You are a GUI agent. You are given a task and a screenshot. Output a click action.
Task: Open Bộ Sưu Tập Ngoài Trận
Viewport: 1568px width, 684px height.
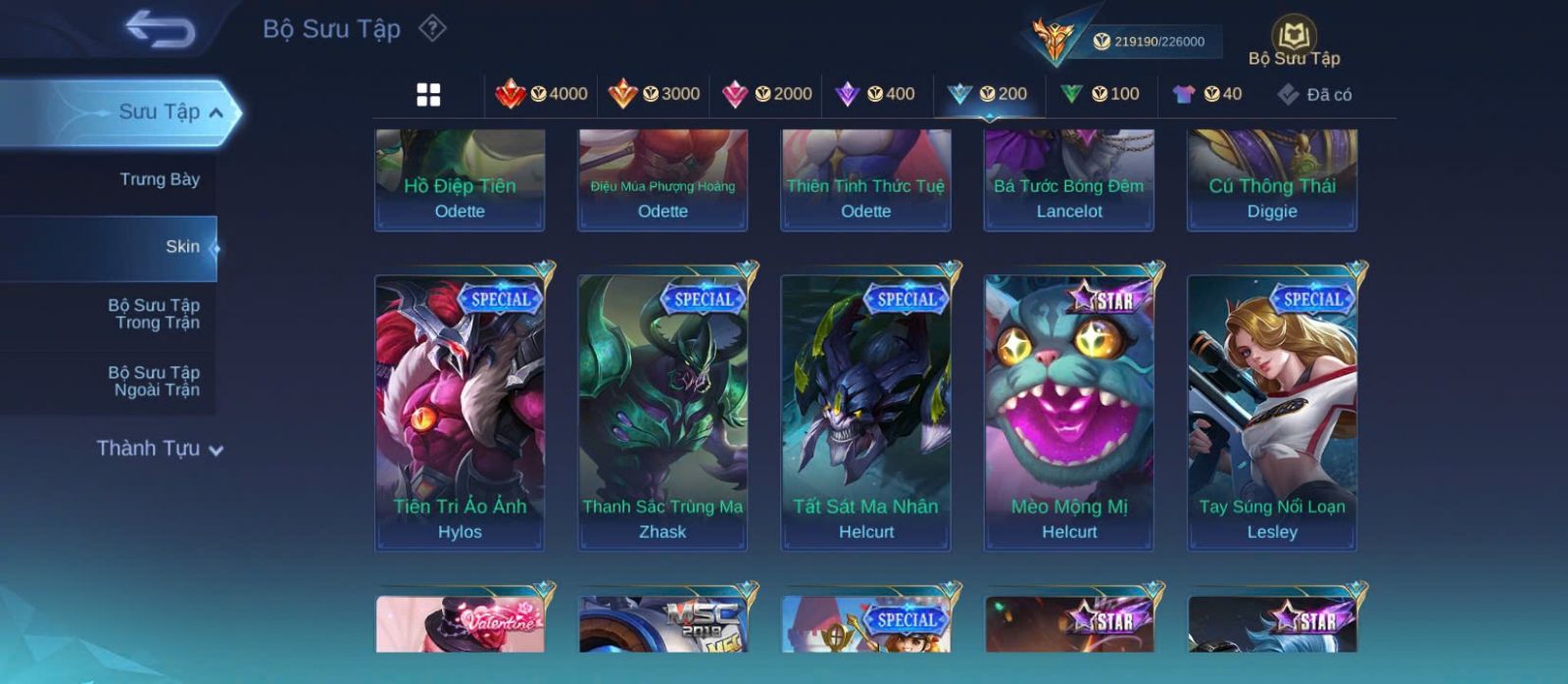tap(154, 381)
